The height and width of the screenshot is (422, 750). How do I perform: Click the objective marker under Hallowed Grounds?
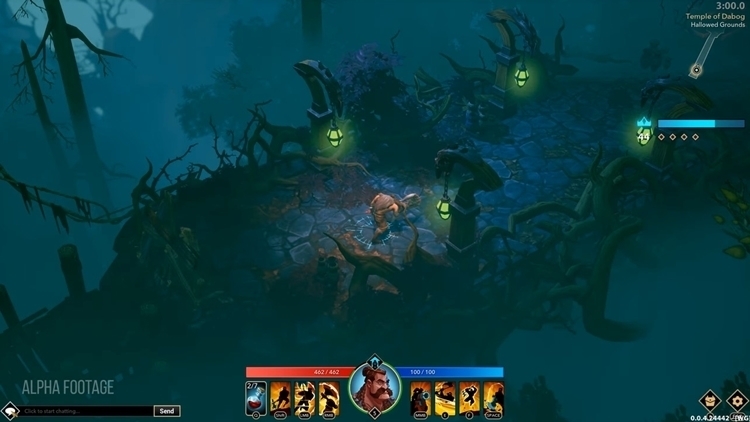tap(694, 70)
